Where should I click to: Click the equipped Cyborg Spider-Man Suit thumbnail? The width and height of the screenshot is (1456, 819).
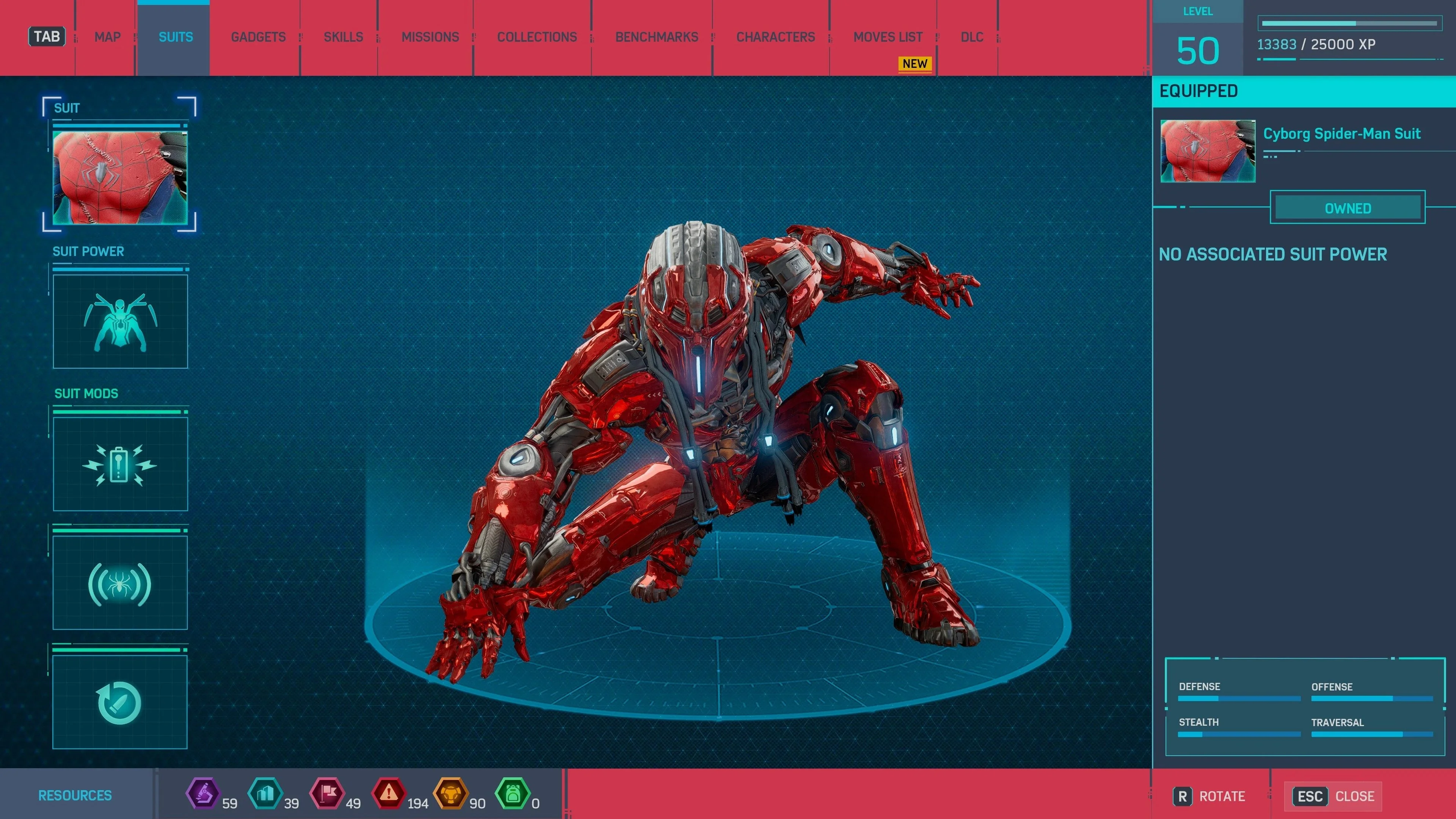(1208, 151)
